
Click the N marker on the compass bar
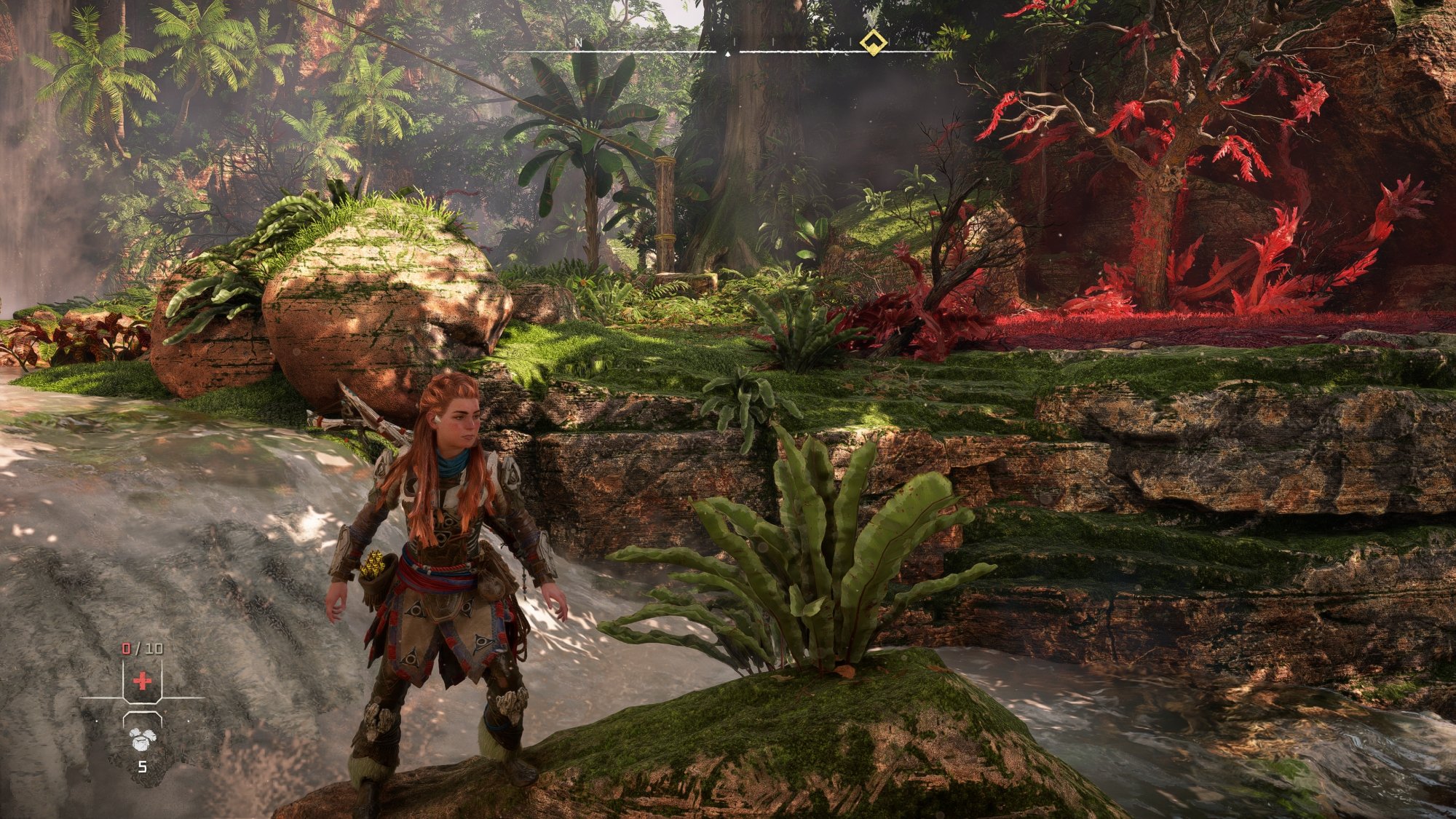pos(579,42)
